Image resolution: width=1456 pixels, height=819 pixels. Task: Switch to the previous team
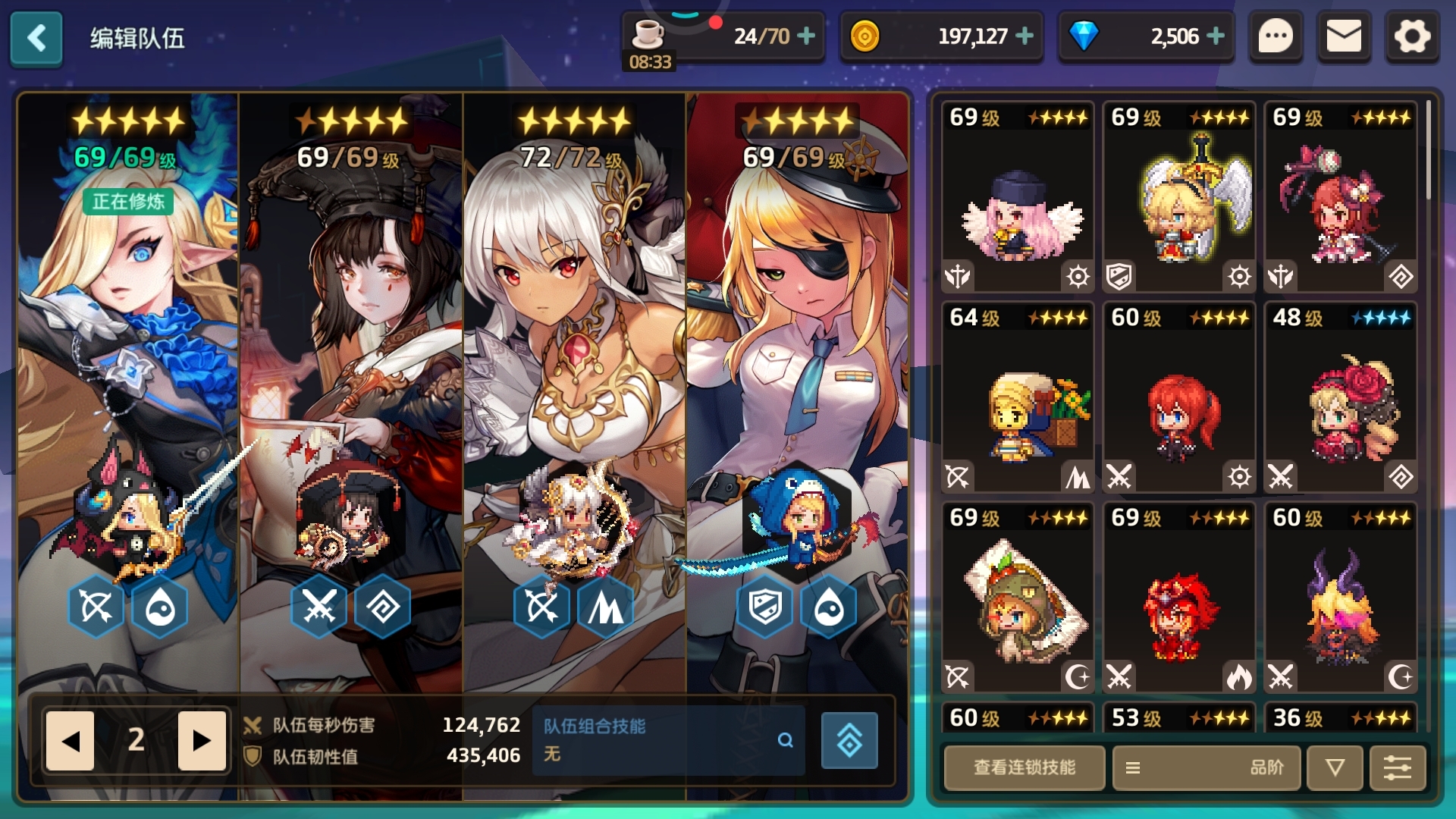tap(70, 740)
